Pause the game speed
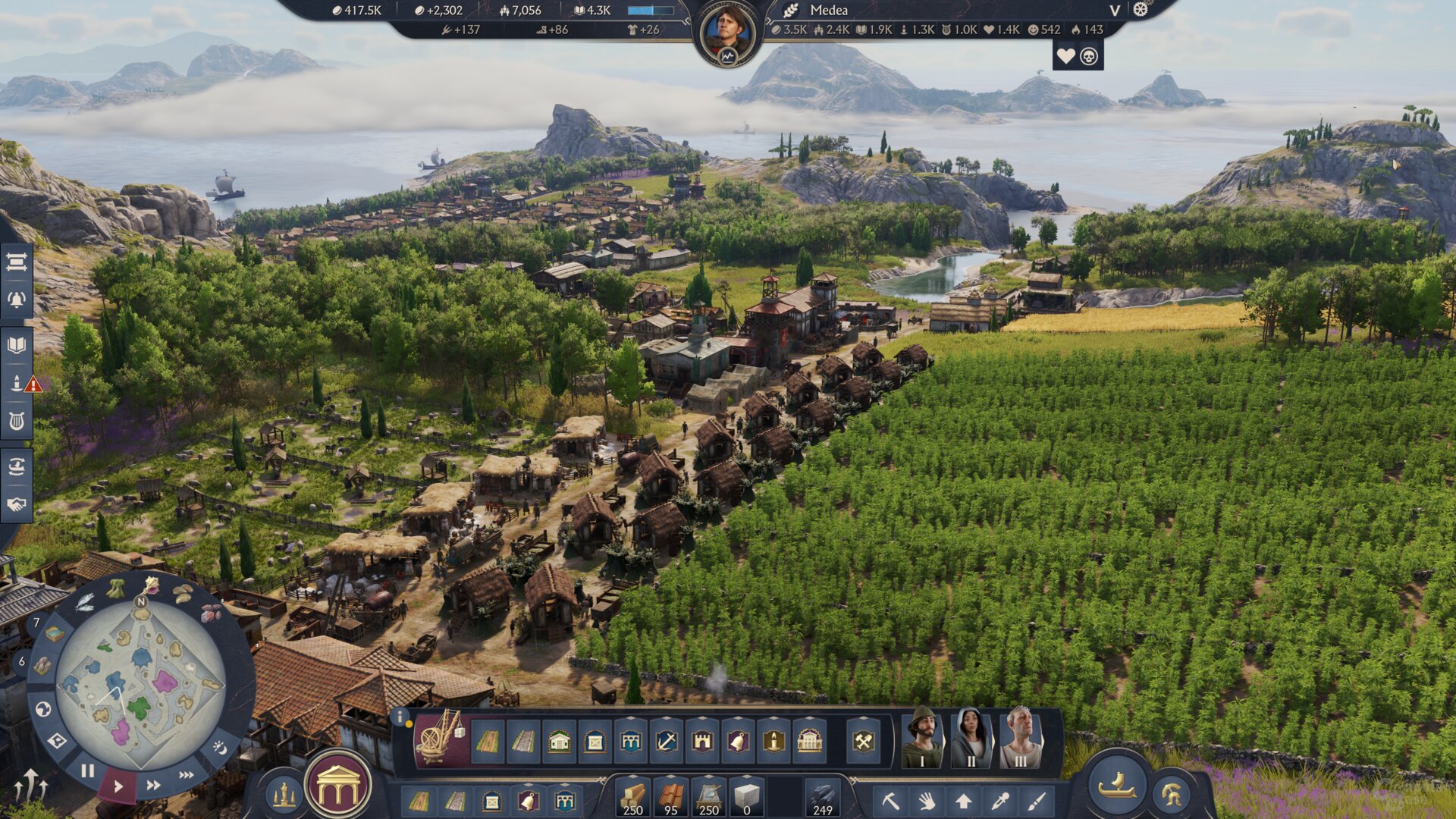1456x819 pixels. coord(88,770)
